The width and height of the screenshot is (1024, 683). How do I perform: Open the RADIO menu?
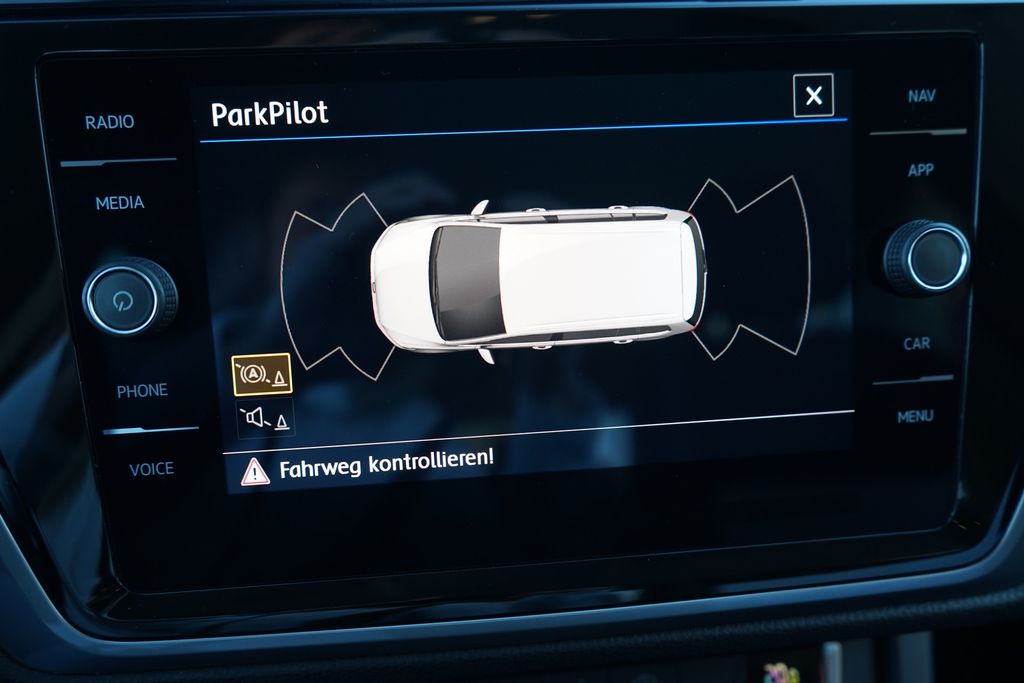click(109, 122)
